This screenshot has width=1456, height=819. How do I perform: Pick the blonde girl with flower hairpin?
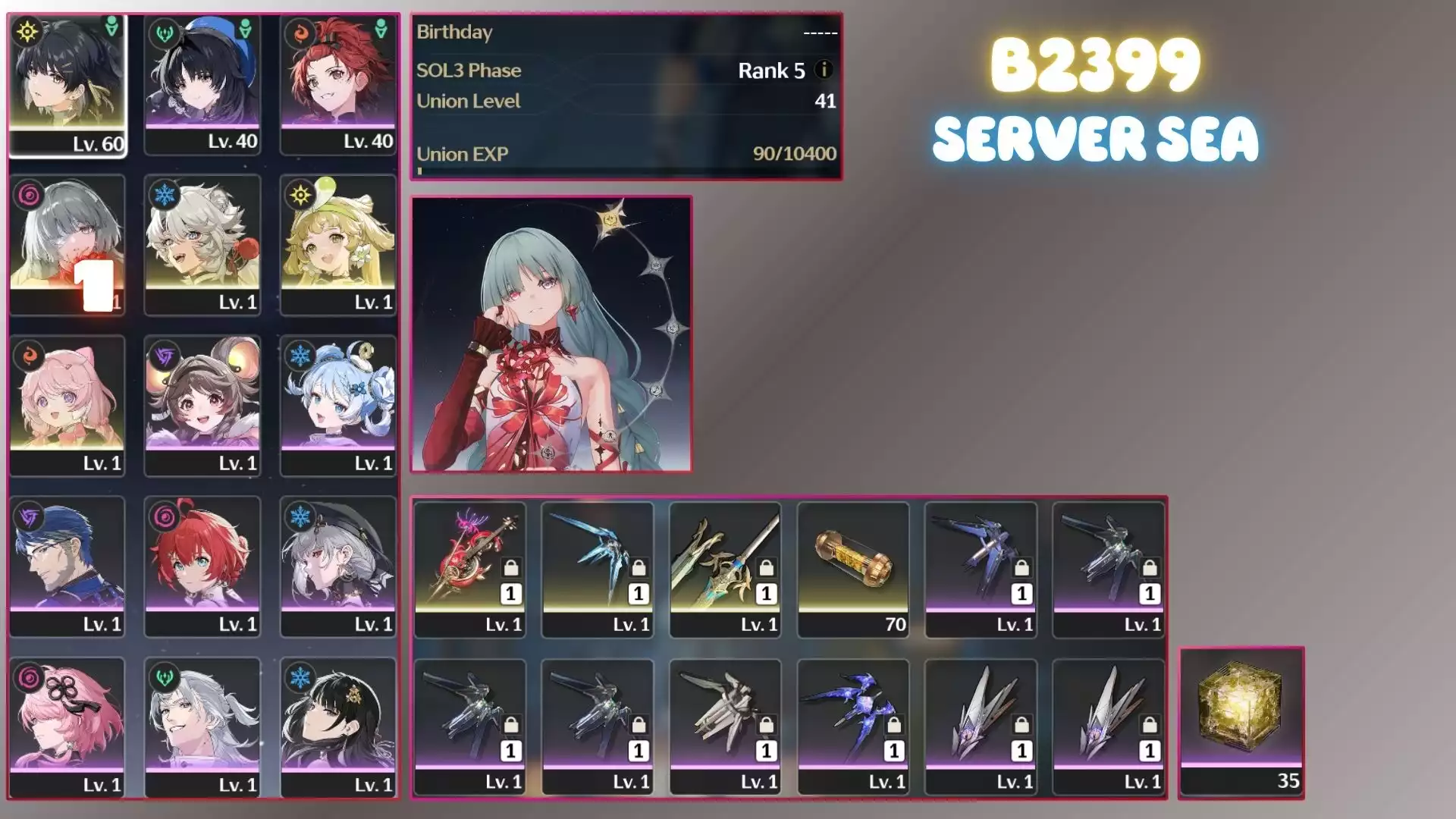(338, 244)
